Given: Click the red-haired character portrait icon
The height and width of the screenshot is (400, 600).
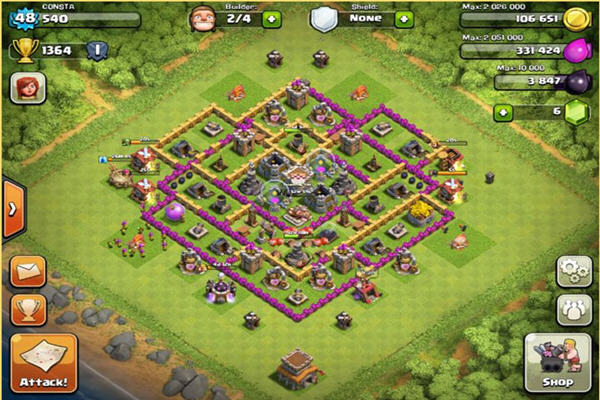Looking at the screenshot, I should 27,89.
